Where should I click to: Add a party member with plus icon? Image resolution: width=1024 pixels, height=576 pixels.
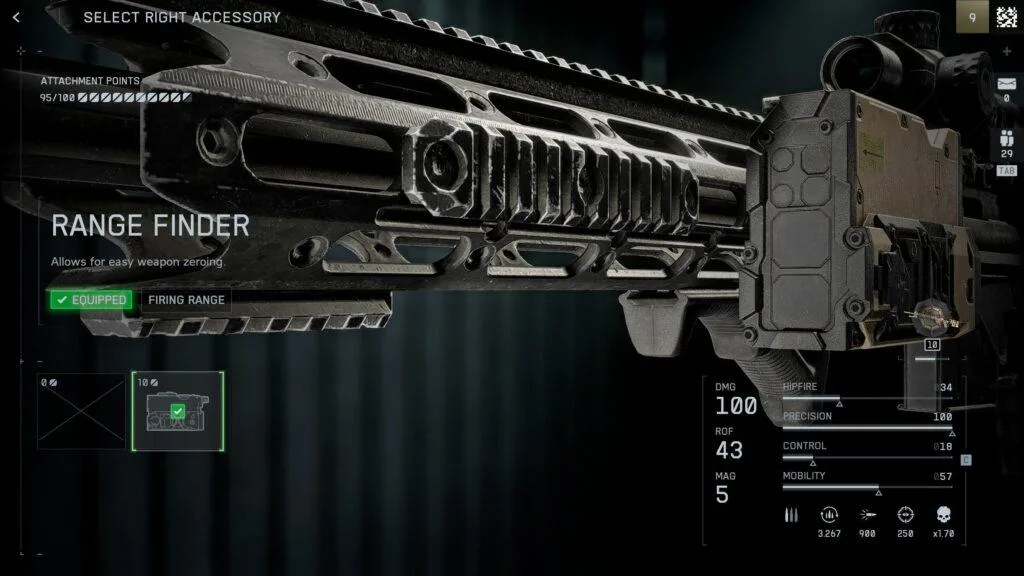coord(1006,51)
